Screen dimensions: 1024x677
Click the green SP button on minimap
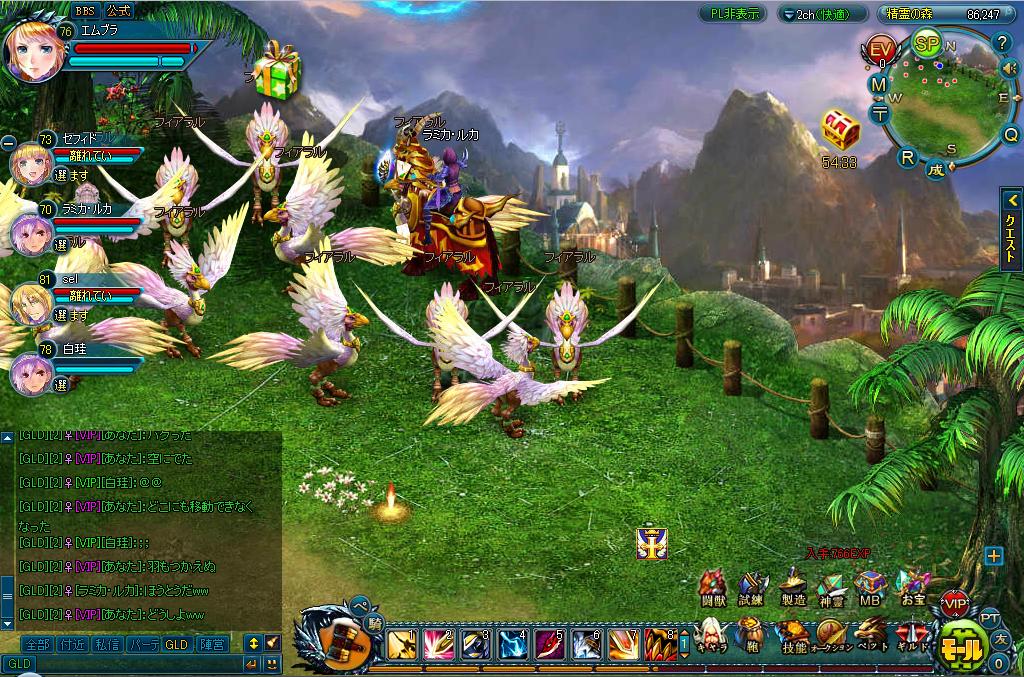927,45
